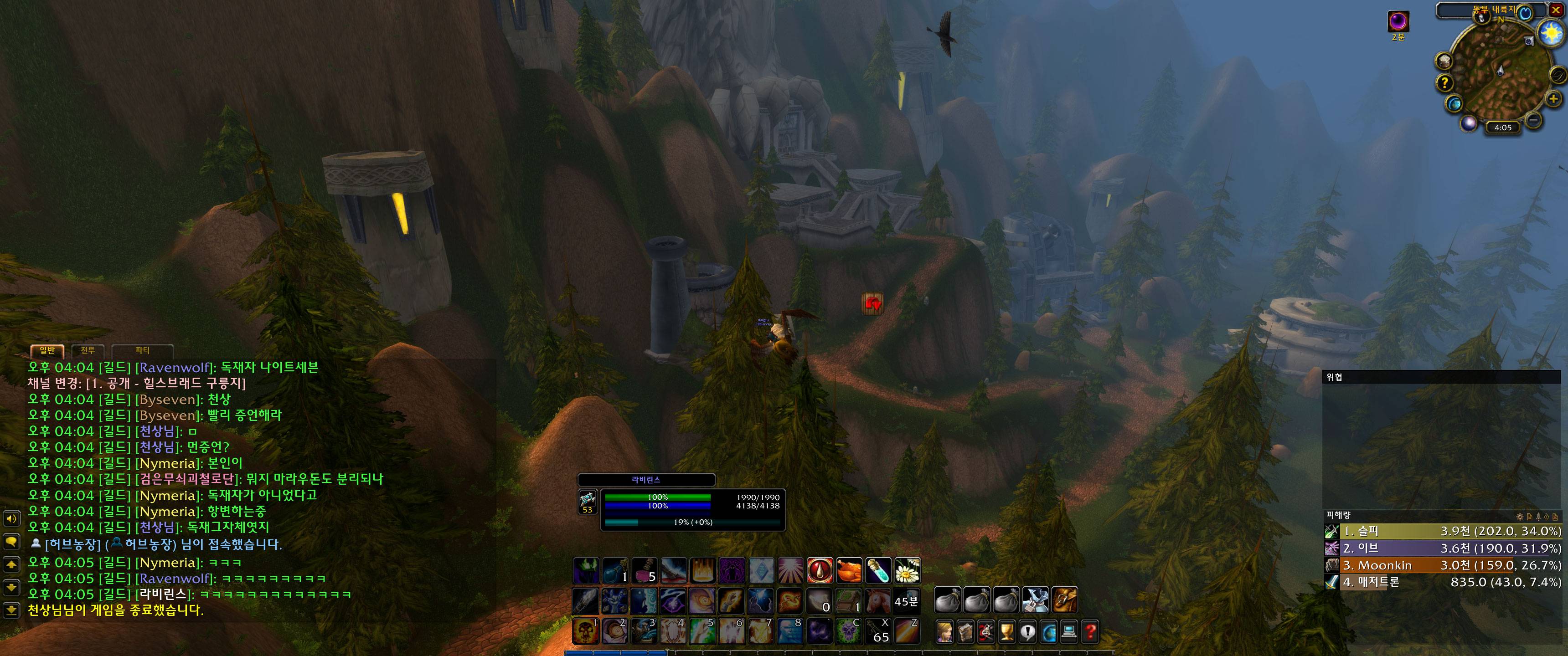Switch to the 전투 chat tab

(x=88, y=350)
